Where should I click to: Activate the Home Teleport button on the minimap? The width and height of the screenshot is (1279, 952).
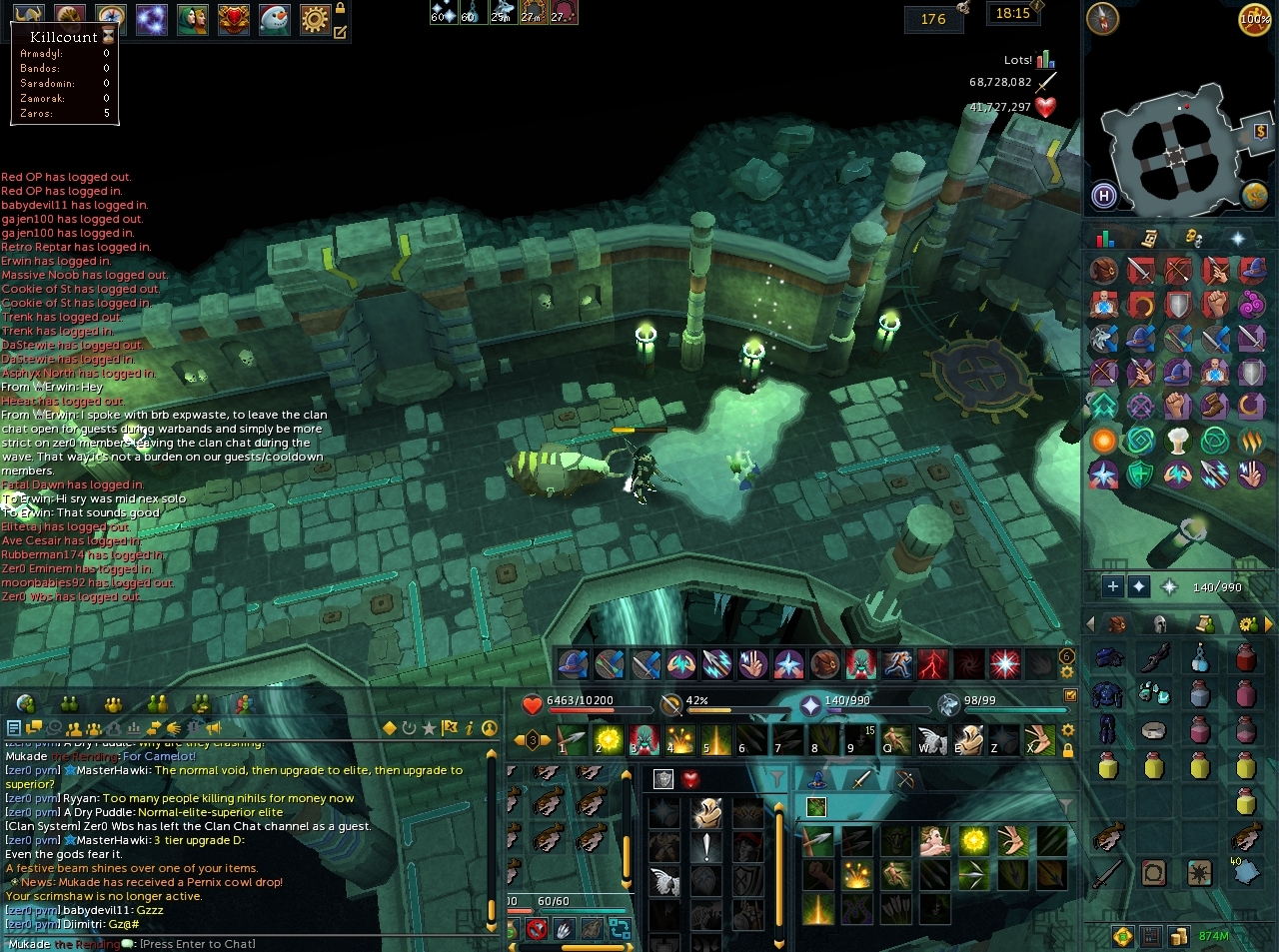pyautogui.click(x=1104, y=196)
